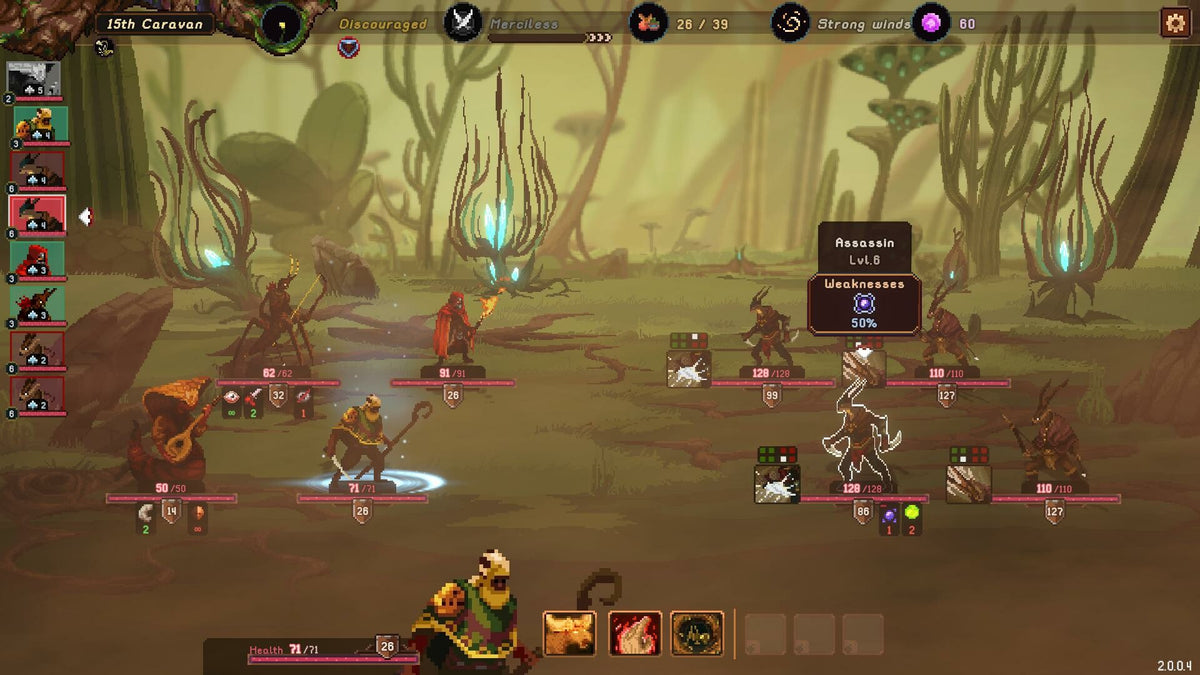
Task: Select the red-hooded mage turn portrait
Action: click(40, 259)
